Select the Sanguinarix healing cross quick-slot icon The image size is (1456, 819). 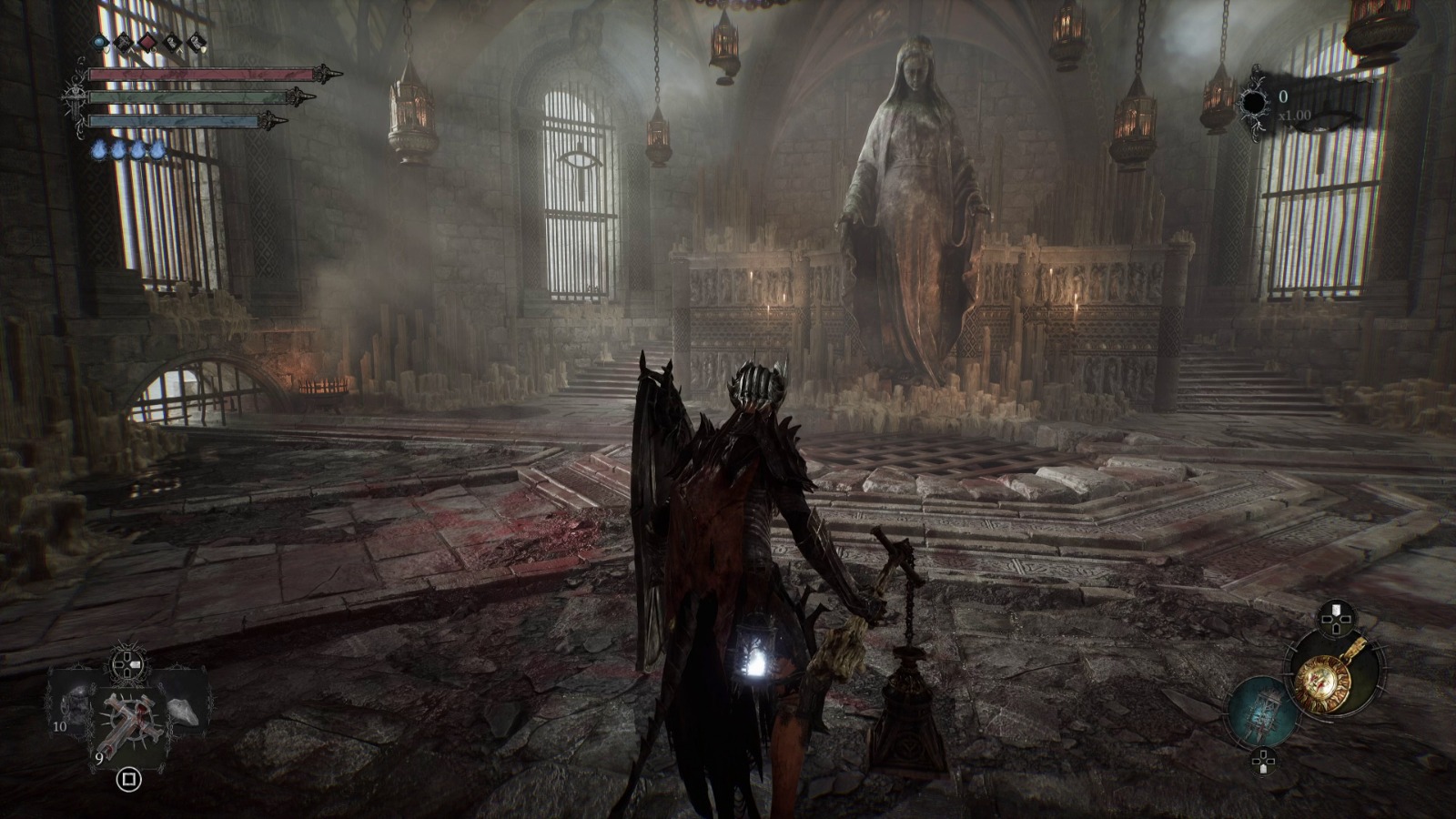pos(131,723)
